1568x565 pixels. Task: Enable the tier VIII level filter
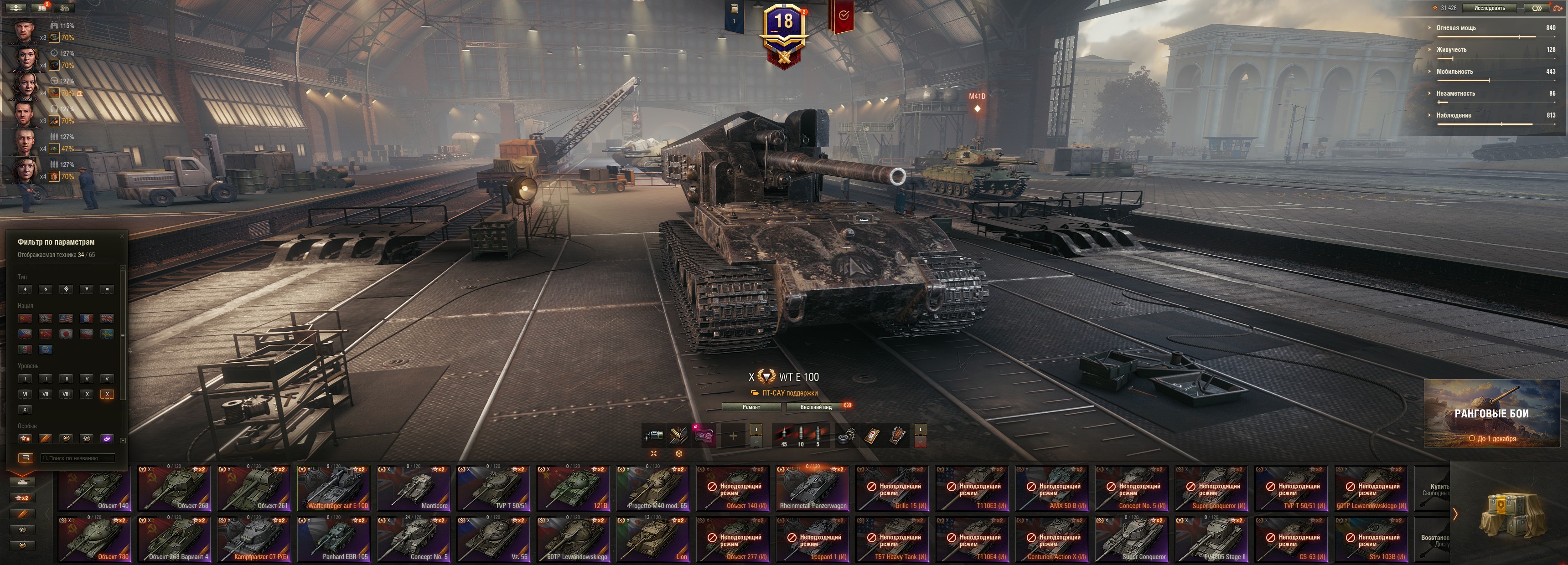tap(66, 394)
